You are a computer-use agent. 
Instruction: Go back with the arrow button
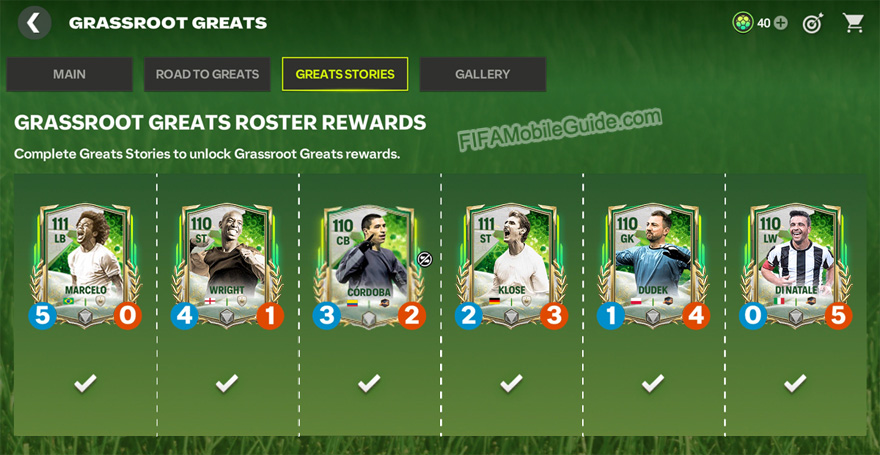[x=35, y=22]
